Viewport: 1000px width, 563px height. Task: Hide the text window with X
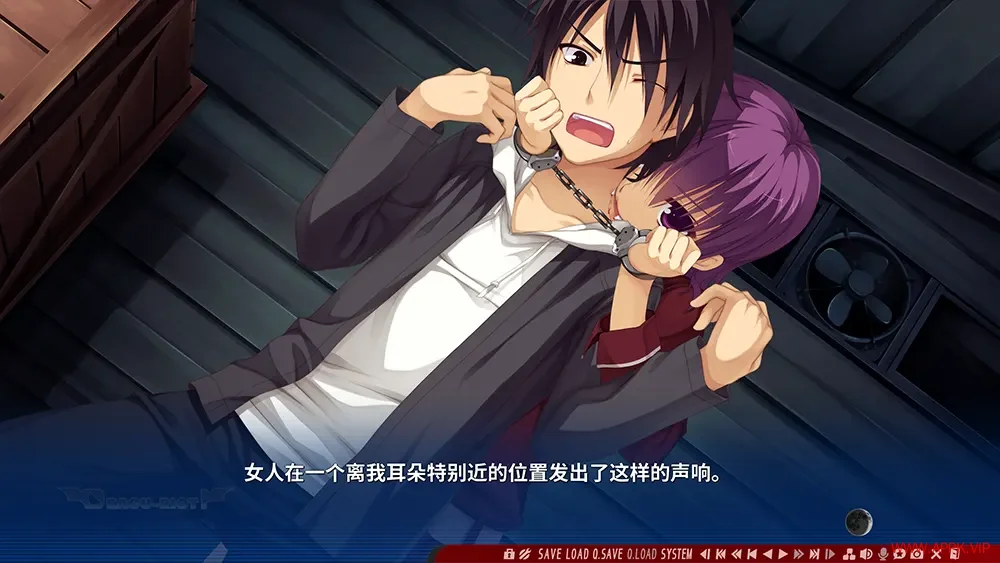(936, 554)
